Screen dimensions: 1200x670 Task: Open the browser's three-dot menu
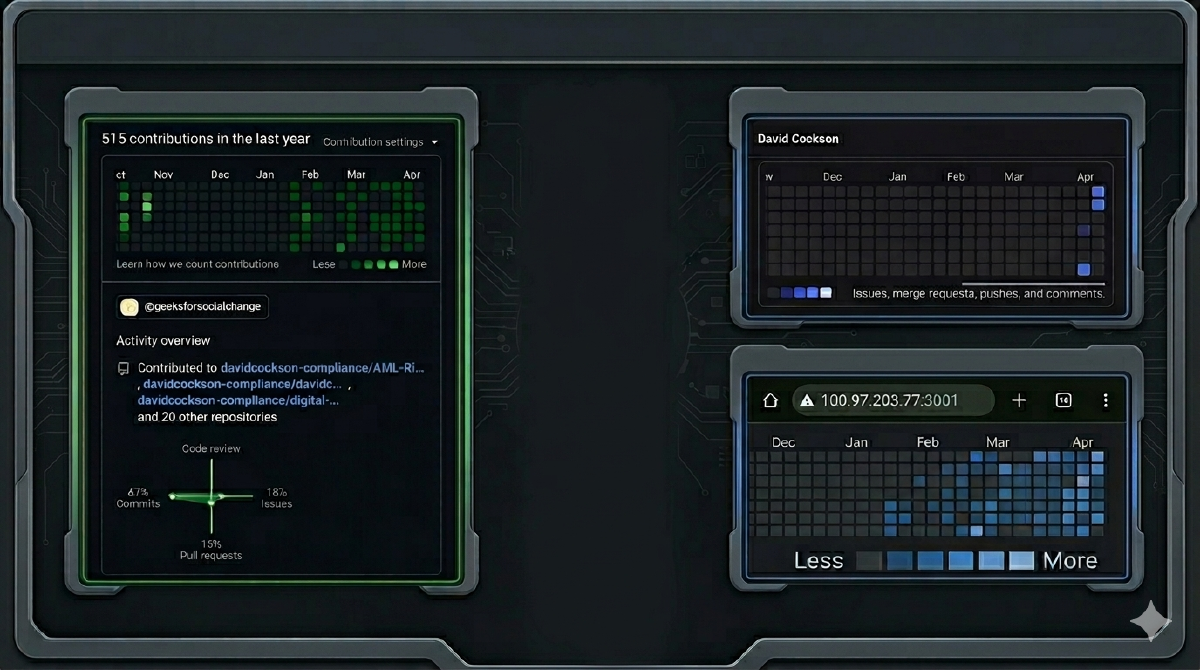click(1105, 400)
